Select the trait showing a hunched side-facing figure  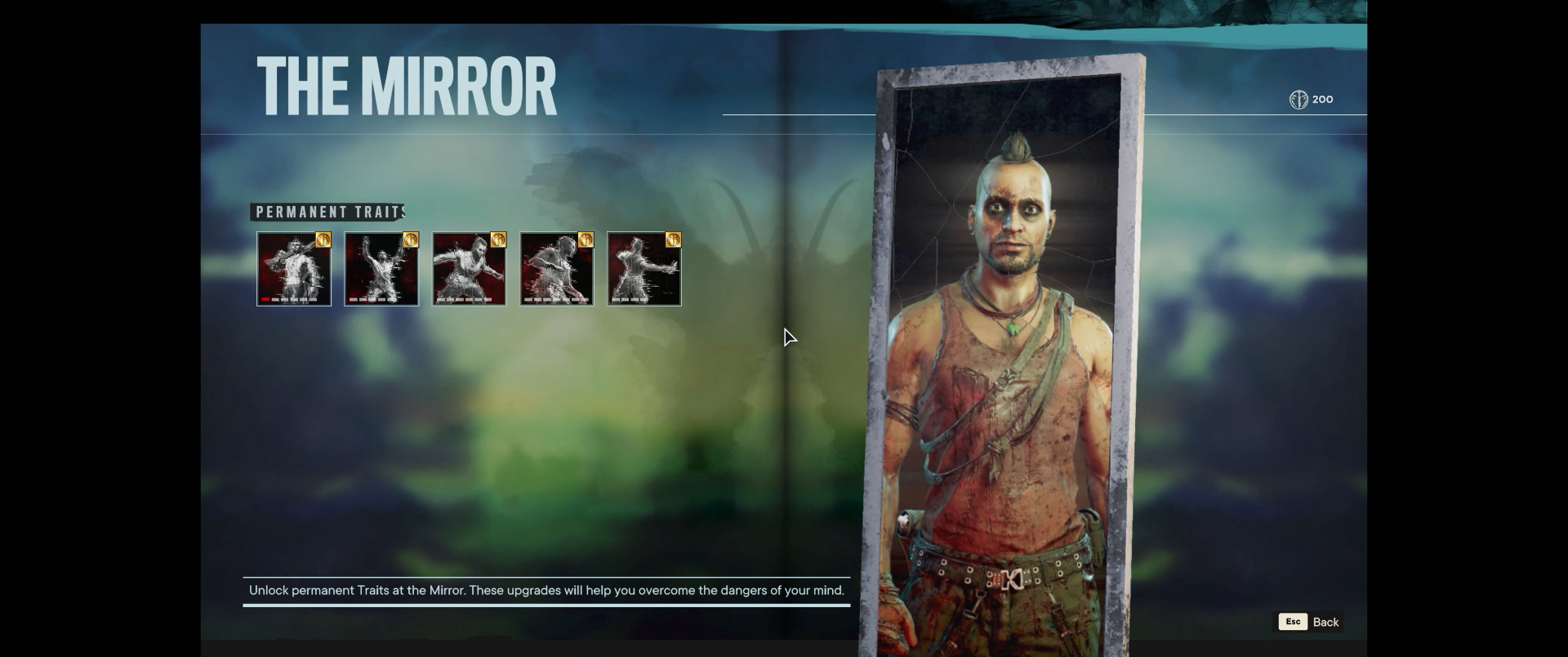[556, 269]
